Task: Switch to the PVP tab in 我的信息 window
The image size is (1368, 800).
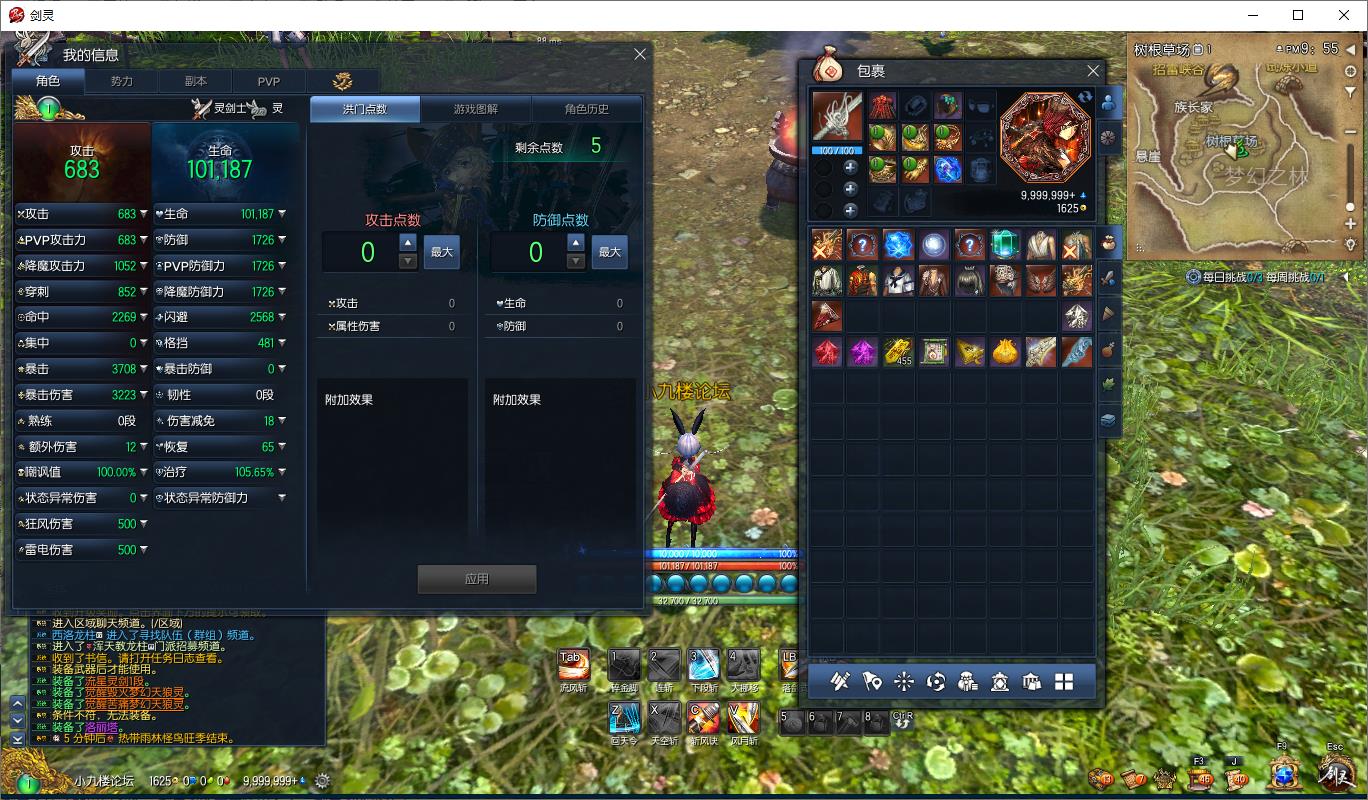Action: coord(269,81)
